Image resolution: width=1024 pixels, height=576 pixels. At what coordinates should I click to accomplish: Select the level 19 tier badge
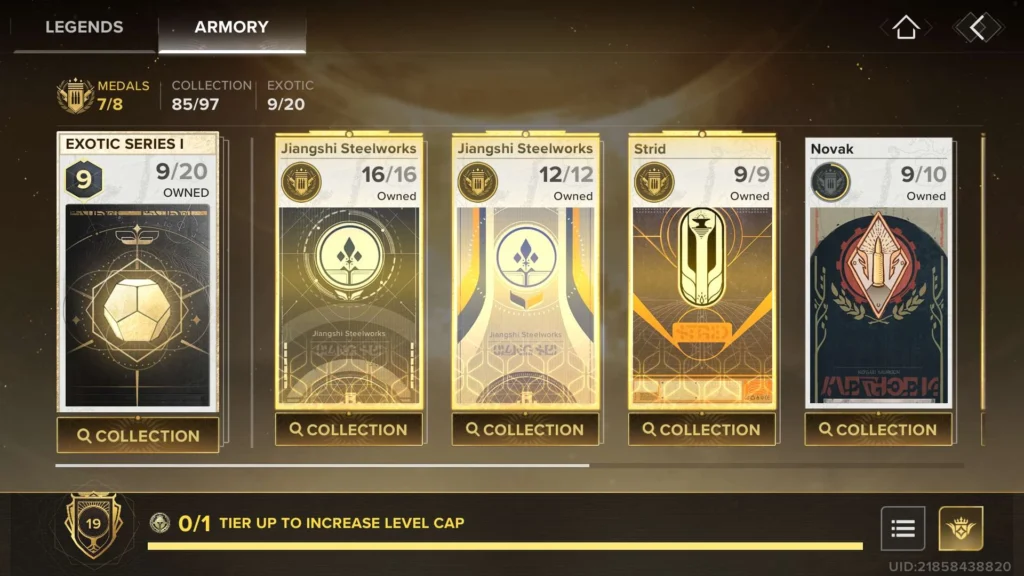(92, 524)
